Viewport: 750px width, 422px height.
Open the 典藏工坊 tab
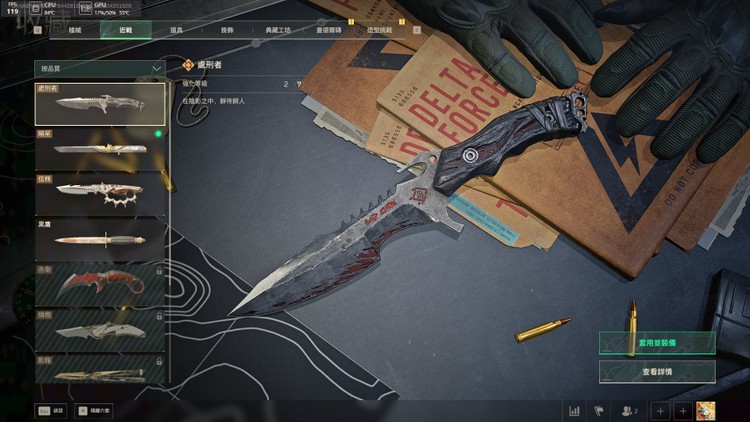click(x=277, y=31)
